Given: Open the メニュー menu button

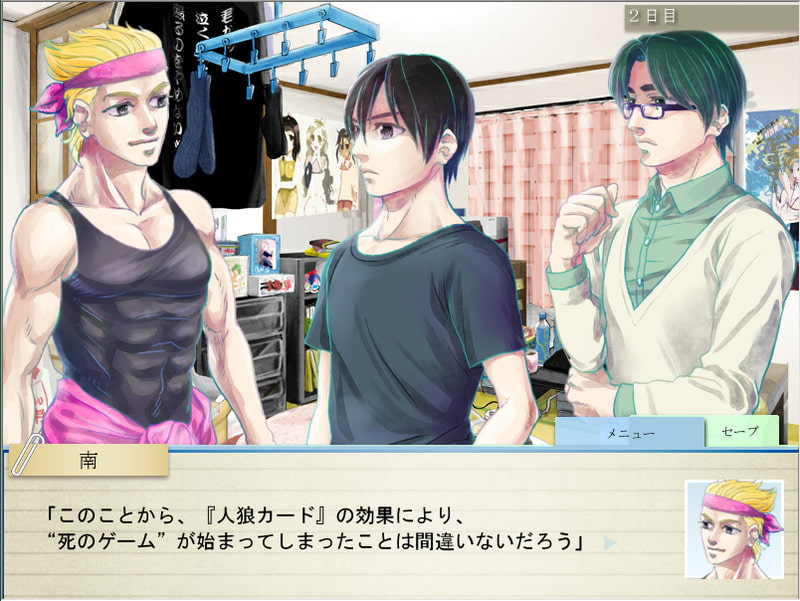Looking at the screenshot, I should (x=630, y=433).
